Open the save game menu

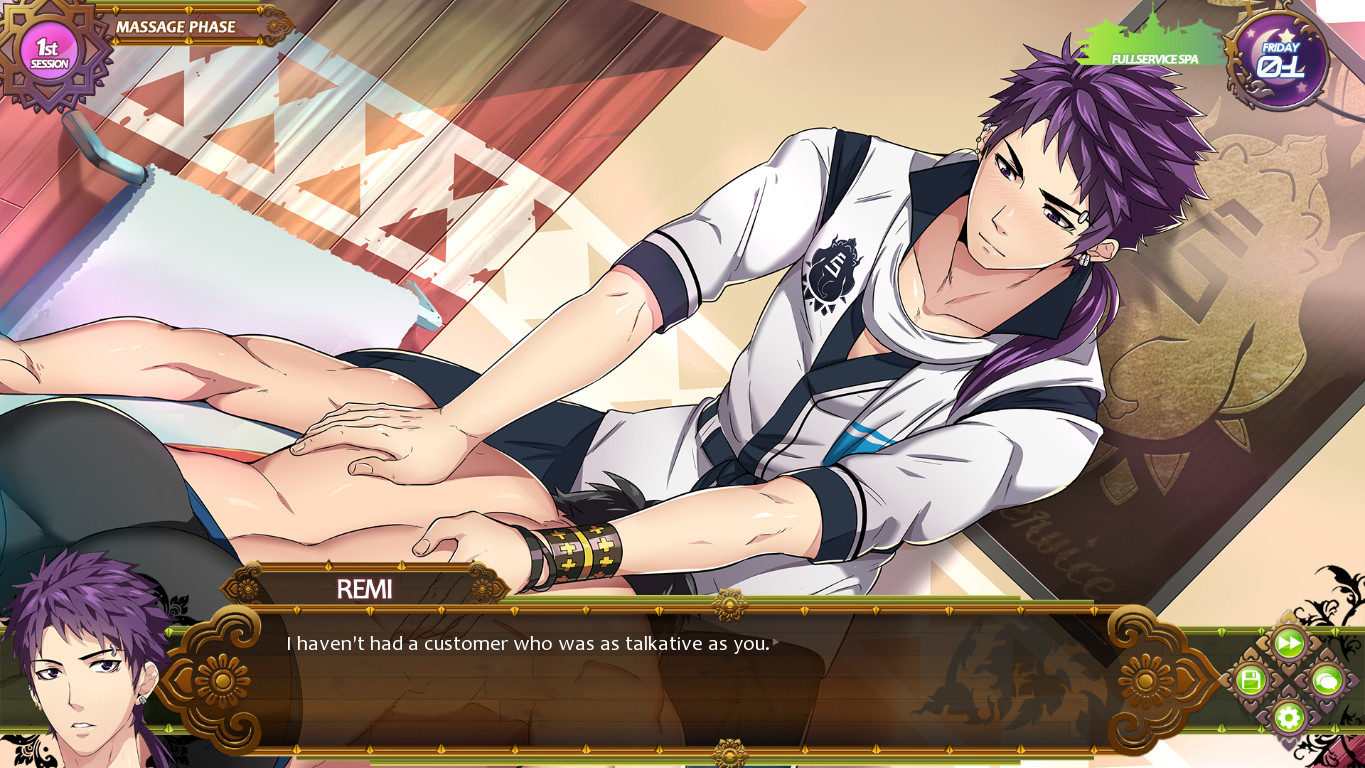click(x=1250, y=681)
